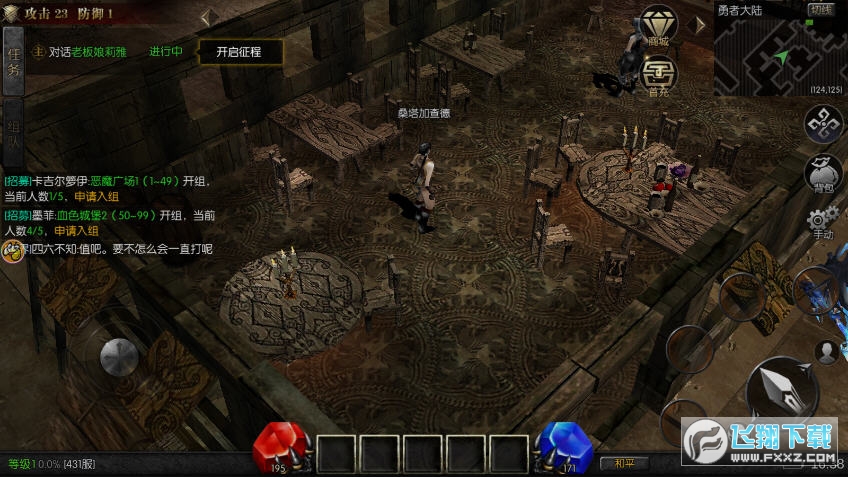Open the 商城 shop diamond icon

657,25
